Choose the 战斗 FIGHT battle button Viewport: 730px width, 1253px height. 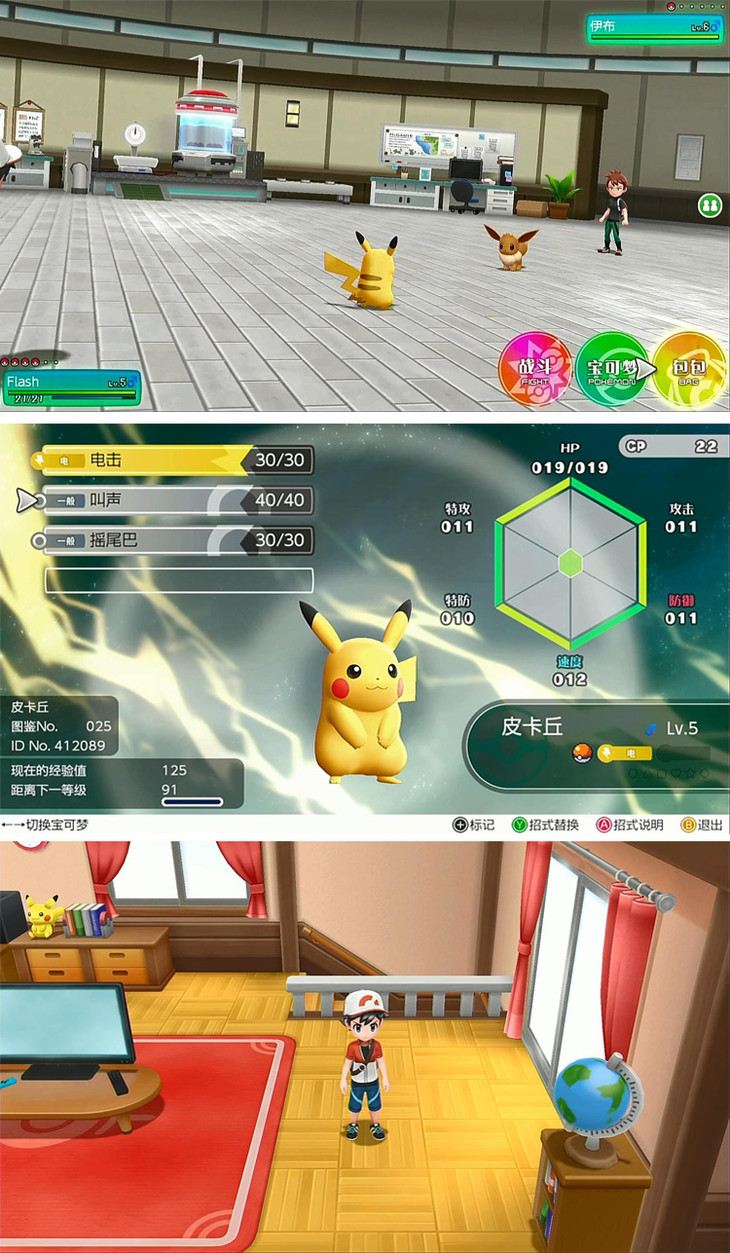(x=535, y=368)
